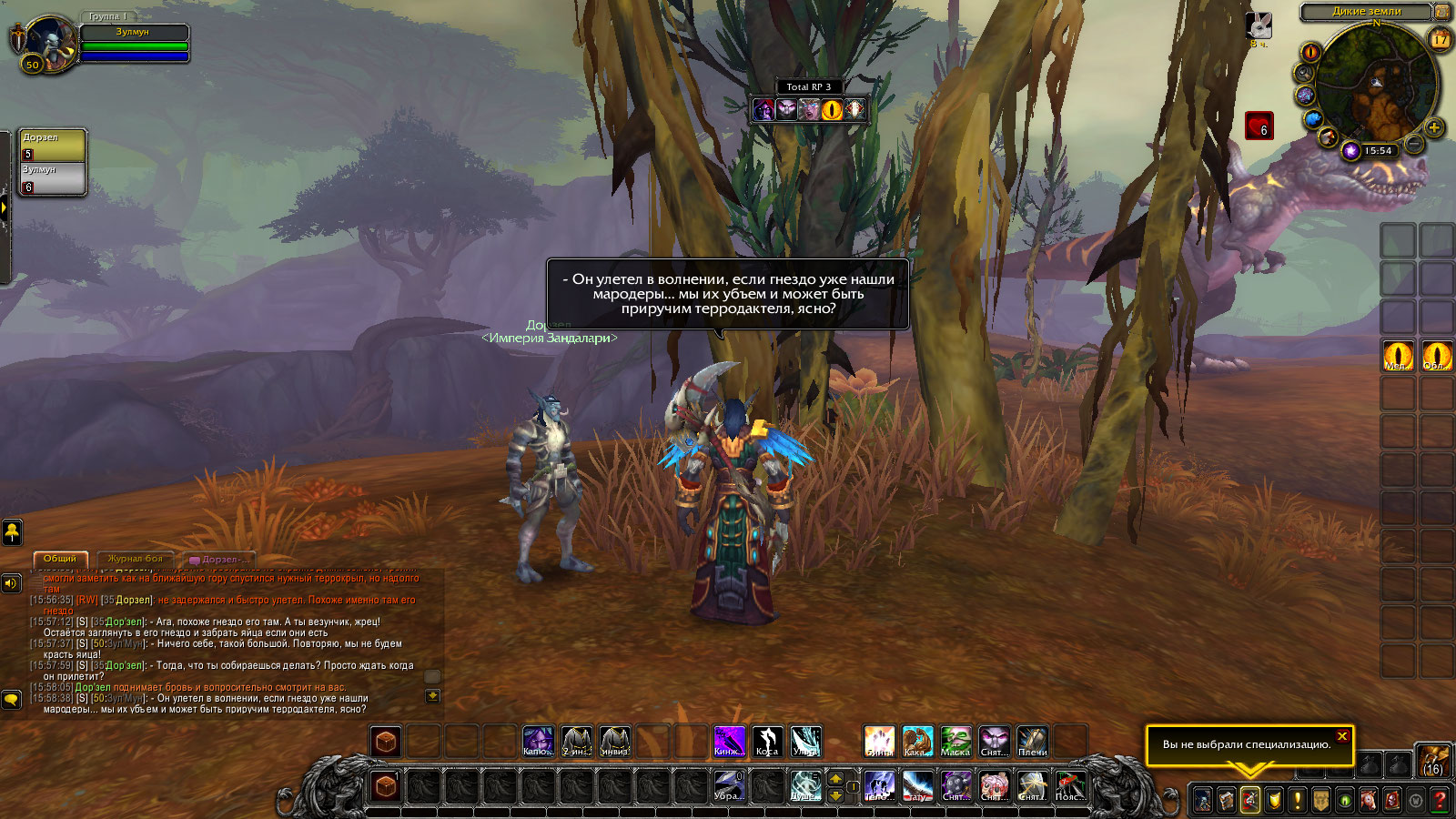Close the specialization warning popup

tap(1342, 736)
